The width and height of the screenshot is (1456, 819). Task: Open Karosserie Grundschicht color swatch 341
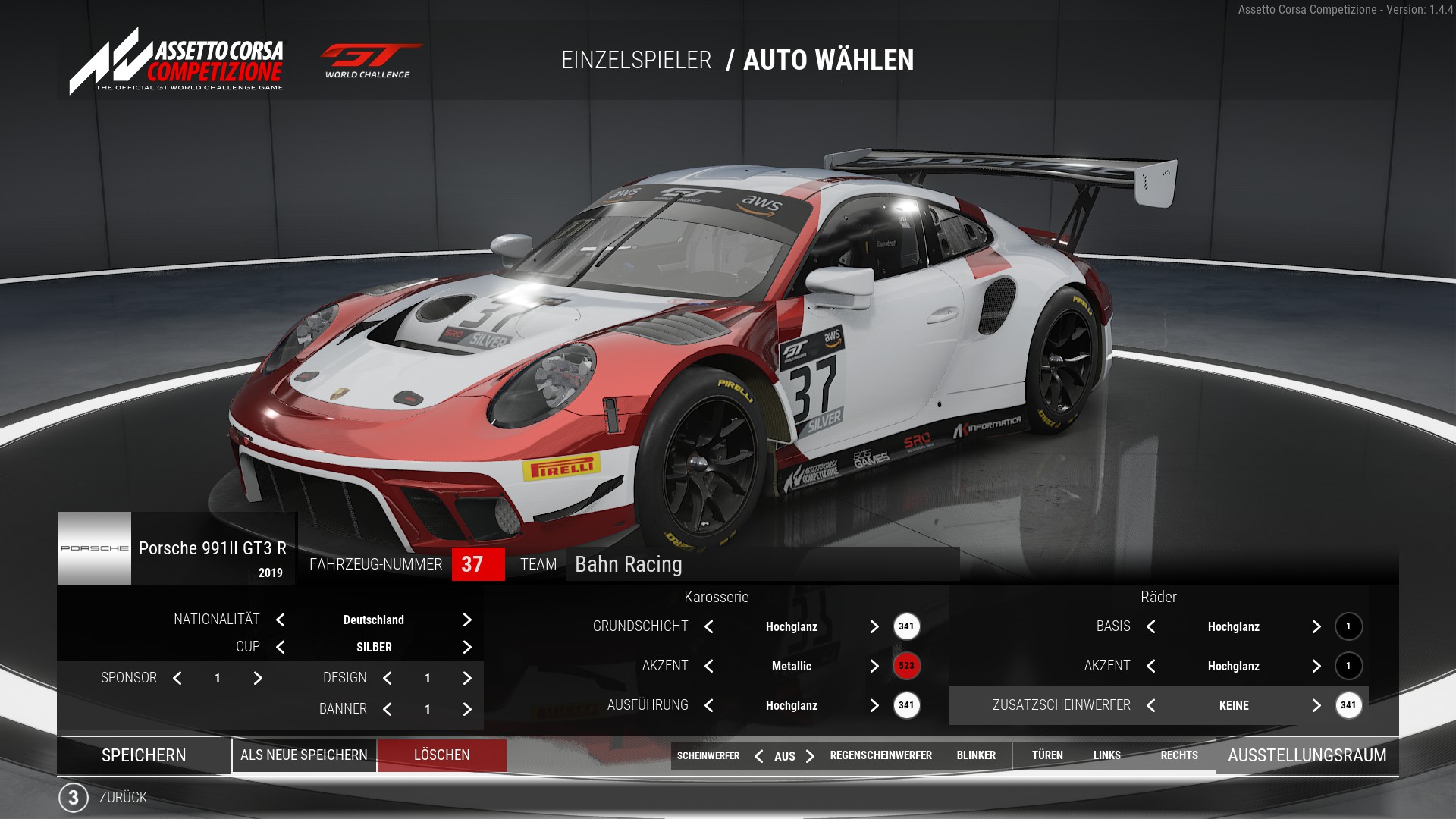(906, 626)
